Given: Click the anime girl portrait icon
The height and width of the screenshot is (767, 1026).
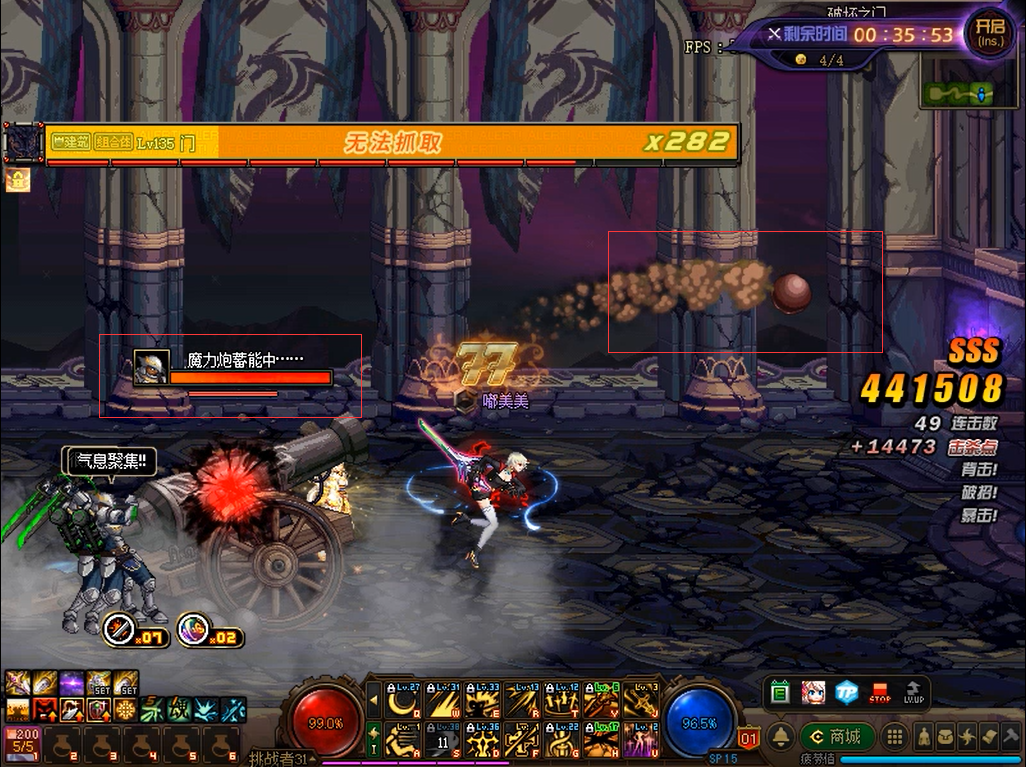Looking at the screenshot, I should tap(813, 692).
